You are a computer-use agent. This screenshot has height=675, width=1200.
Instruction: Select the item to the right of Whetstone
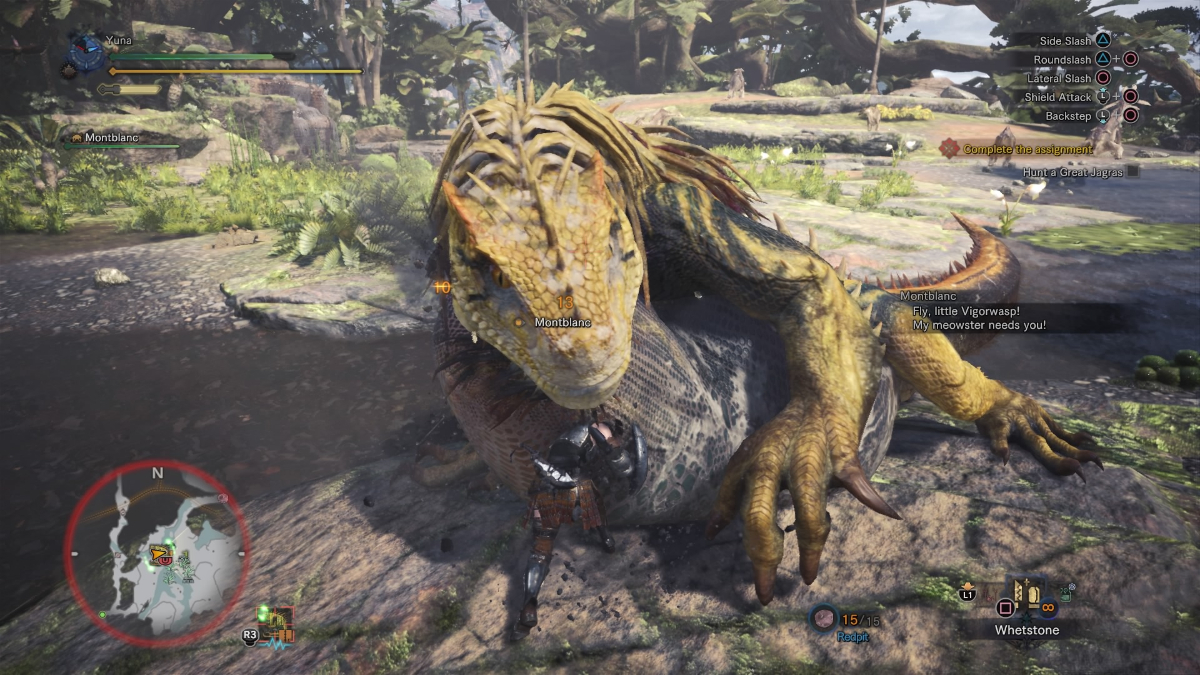1066,595
